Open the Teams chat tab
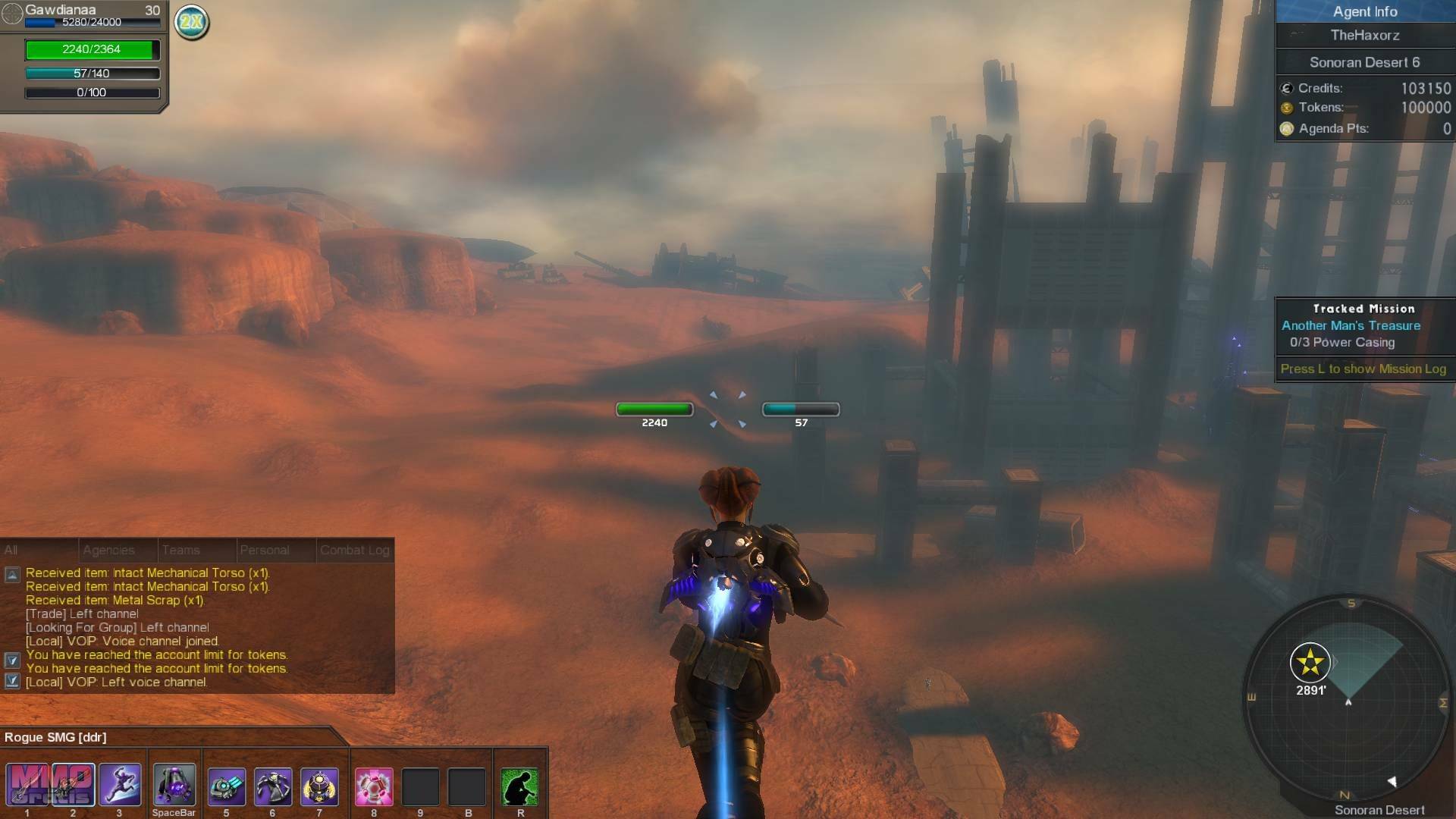The image size is (1456, 819). pos(181,551)
